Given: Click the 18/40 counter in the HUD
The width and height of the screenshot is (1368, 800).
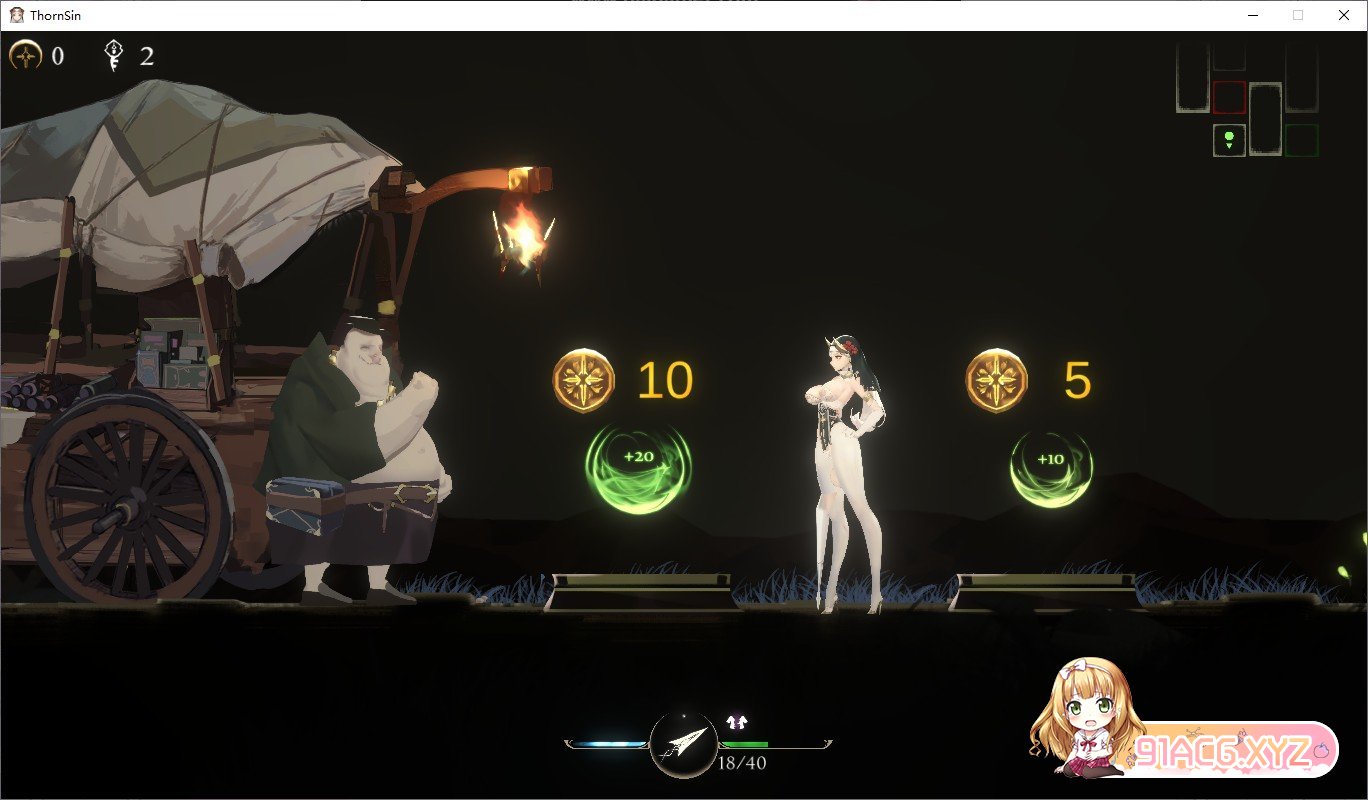Looking at the screenshot, I should click(741, 762).
